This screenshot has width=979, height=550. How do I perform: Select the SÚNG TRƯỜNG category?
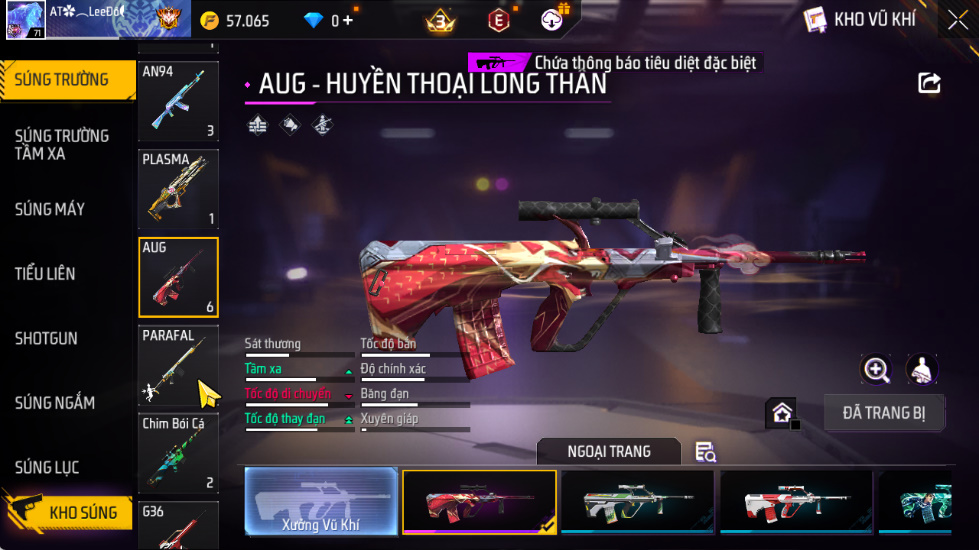click(64, 80)
